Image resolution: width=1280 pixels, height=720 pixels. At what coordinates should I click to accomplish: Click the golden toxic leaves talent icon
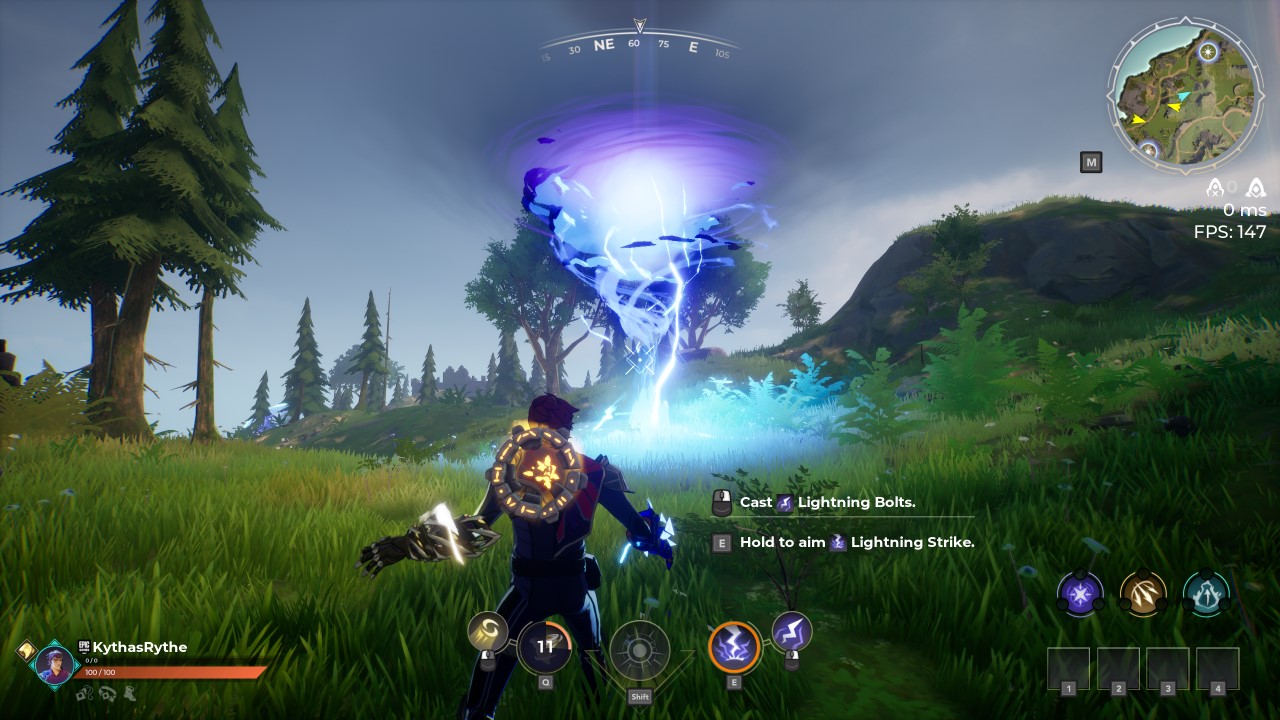click(x=1143, y=593)
